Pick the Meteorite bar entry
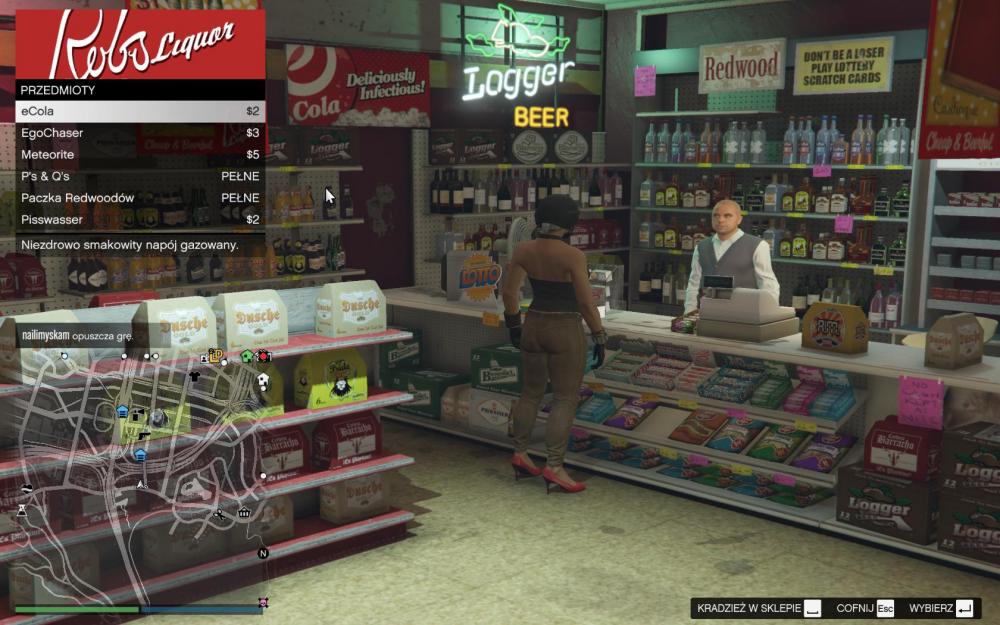The width and height of the screenshot is (1000, 625). [x=140, y=155]
